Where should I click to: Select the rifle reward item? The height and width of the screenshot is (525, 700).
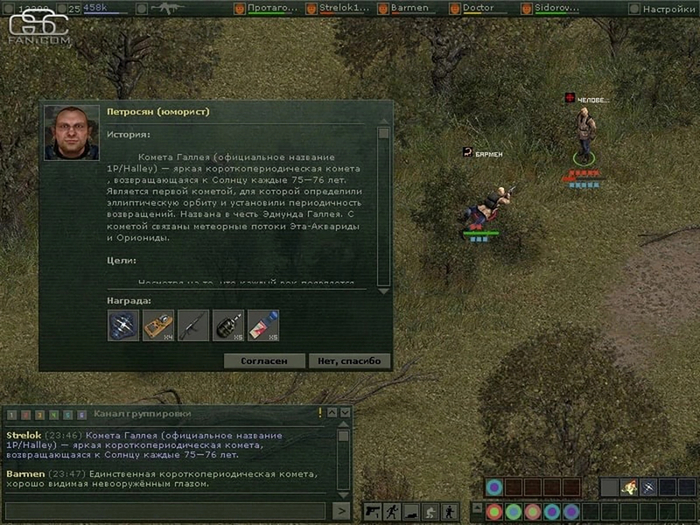click(193, 325)
